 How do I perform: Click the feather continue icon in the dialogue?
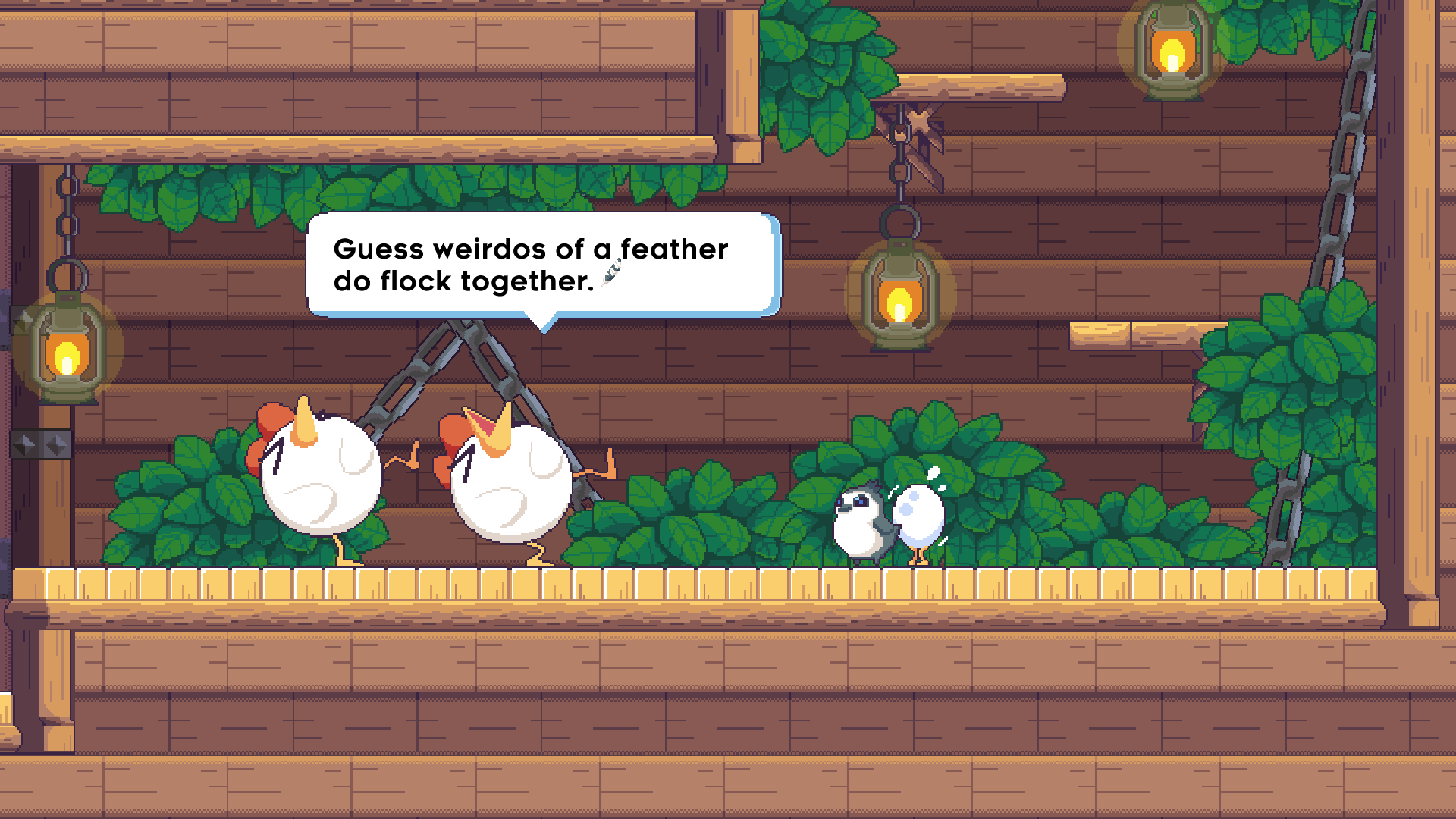611,272
